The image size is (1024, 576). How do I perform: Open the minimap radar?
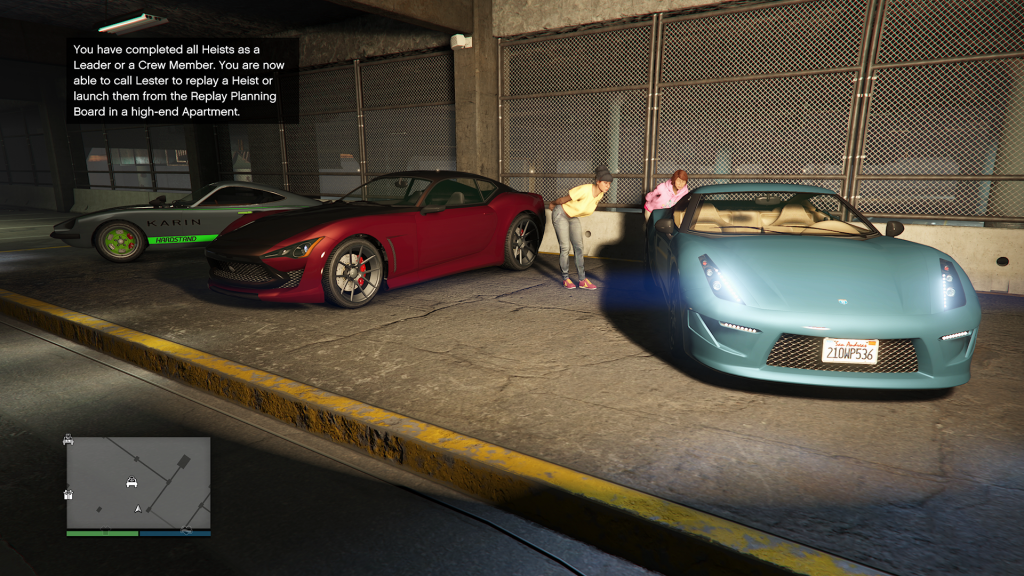coord(138,483)
